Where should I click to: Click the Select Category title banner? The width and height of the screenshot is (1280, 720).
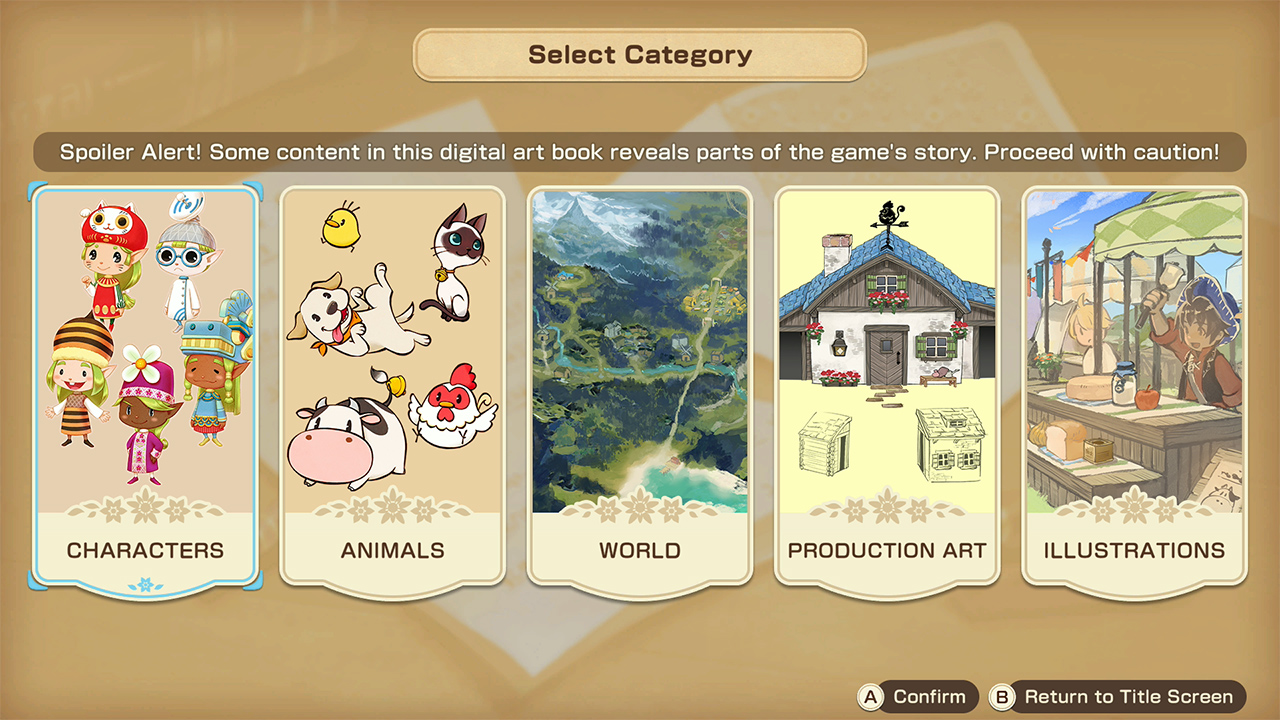coord(639,55)
